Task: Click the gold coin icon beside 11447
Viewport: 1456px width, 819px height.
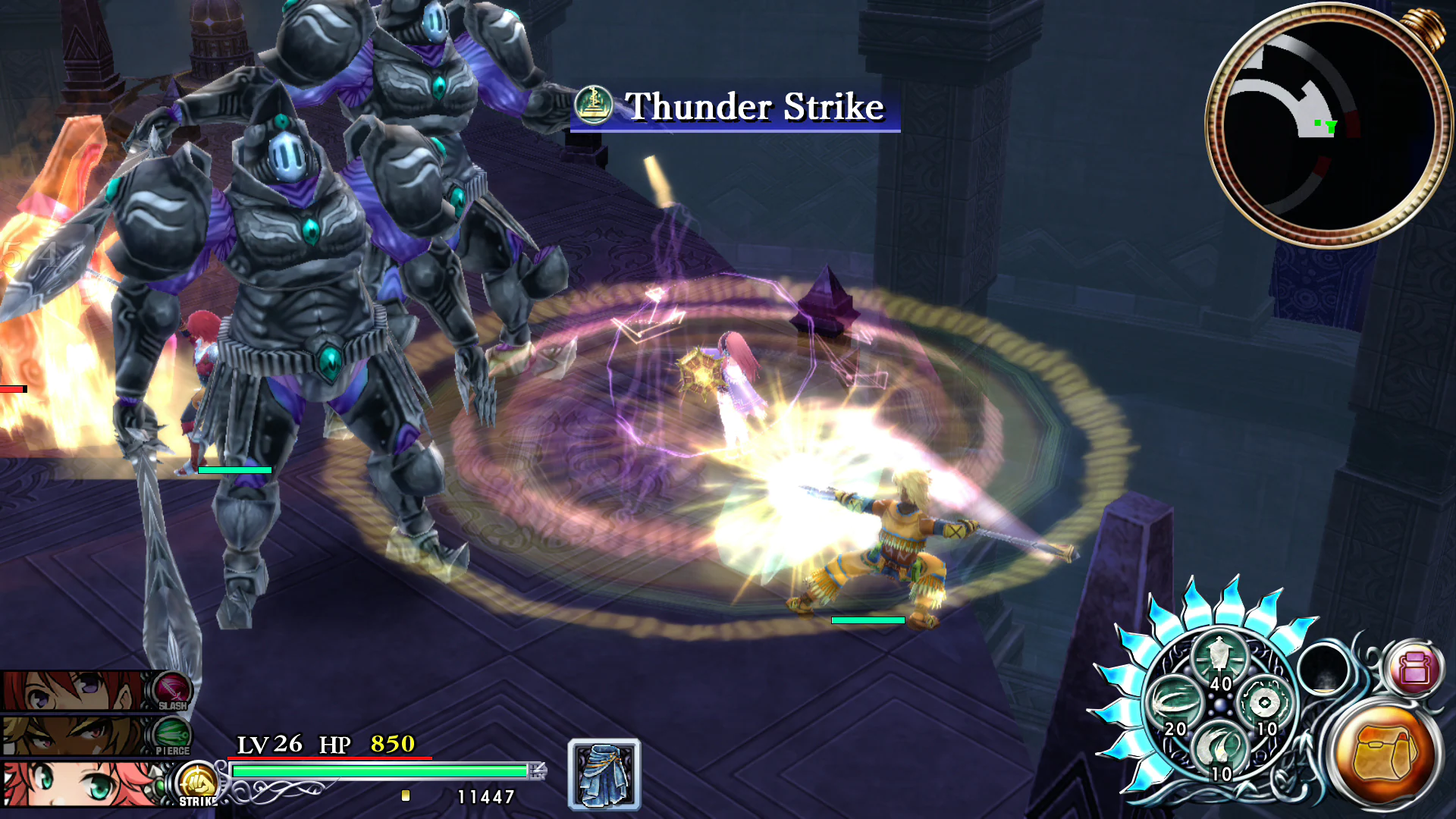Action: [x=407, y=794]
